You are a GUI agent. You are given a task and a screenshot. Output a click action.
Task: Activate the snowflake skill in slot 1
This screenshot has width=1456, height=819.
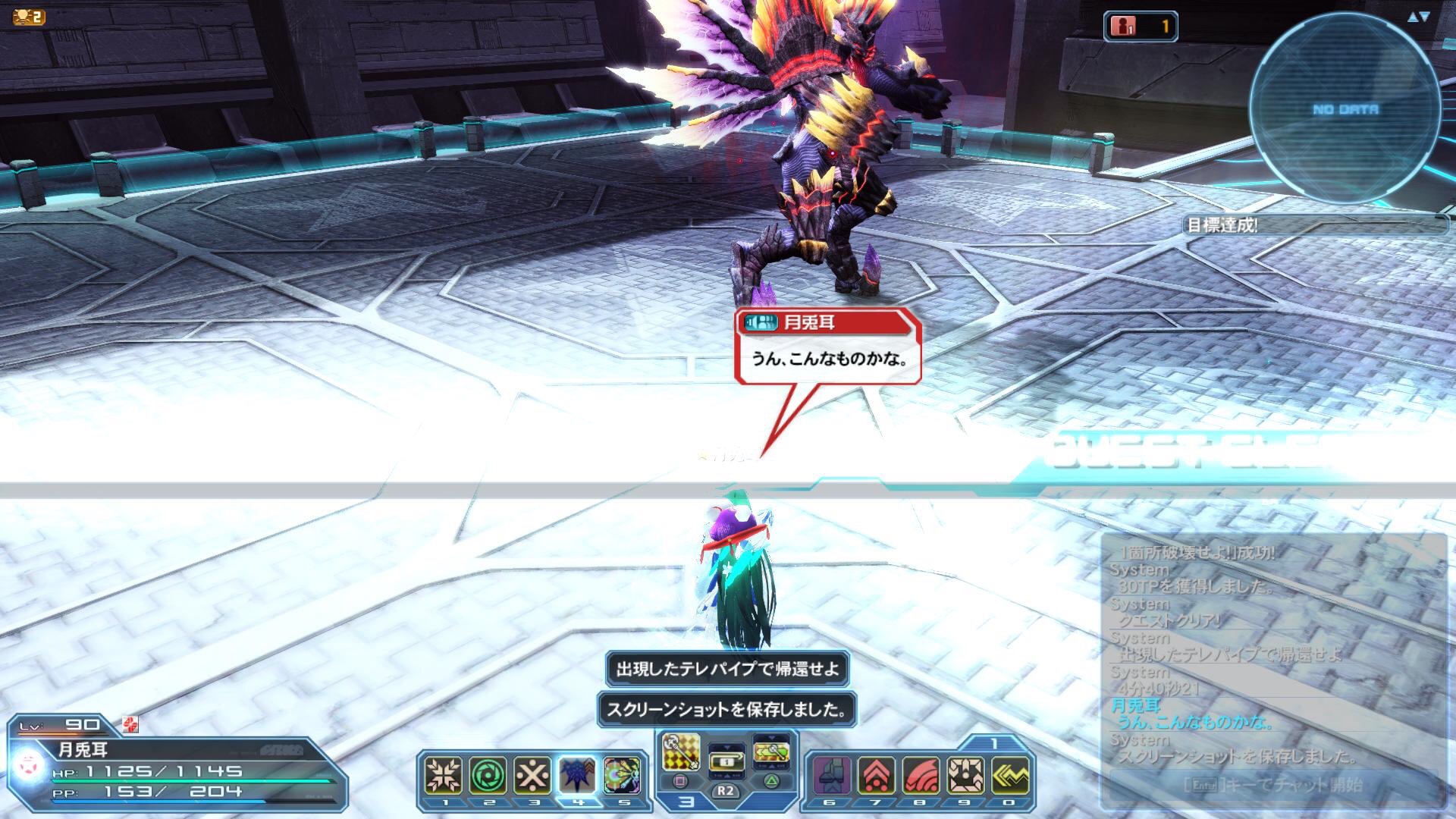click(444, 775)
